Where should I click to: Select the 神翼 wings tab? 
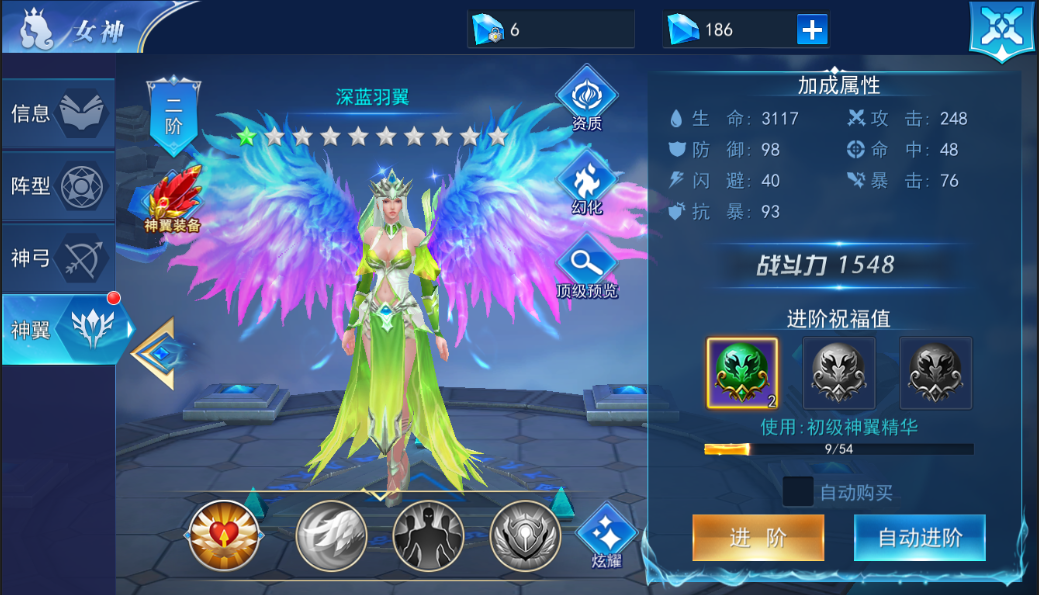pos(60,329)
